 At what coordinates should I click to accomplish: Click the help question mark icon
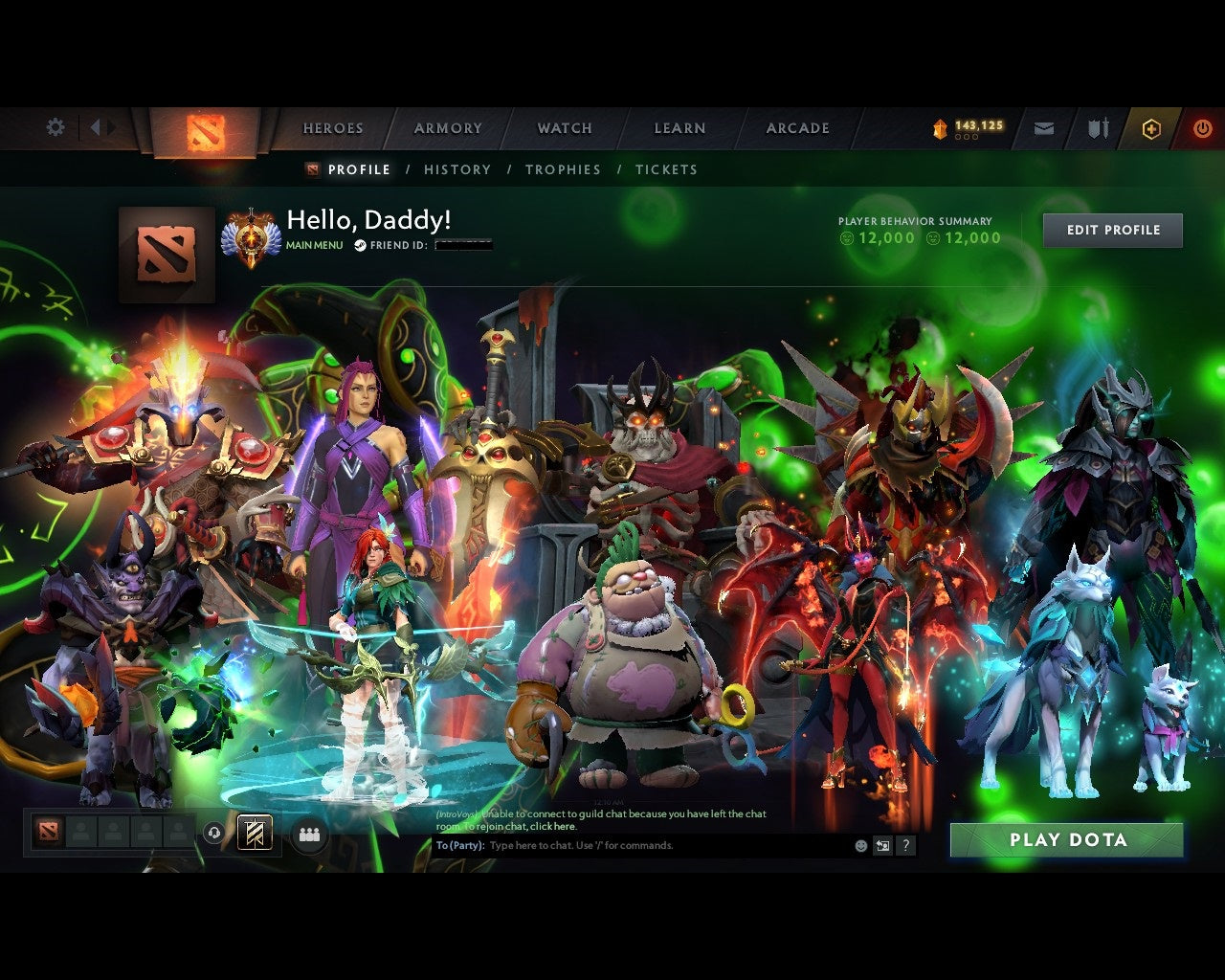[905, 845]
